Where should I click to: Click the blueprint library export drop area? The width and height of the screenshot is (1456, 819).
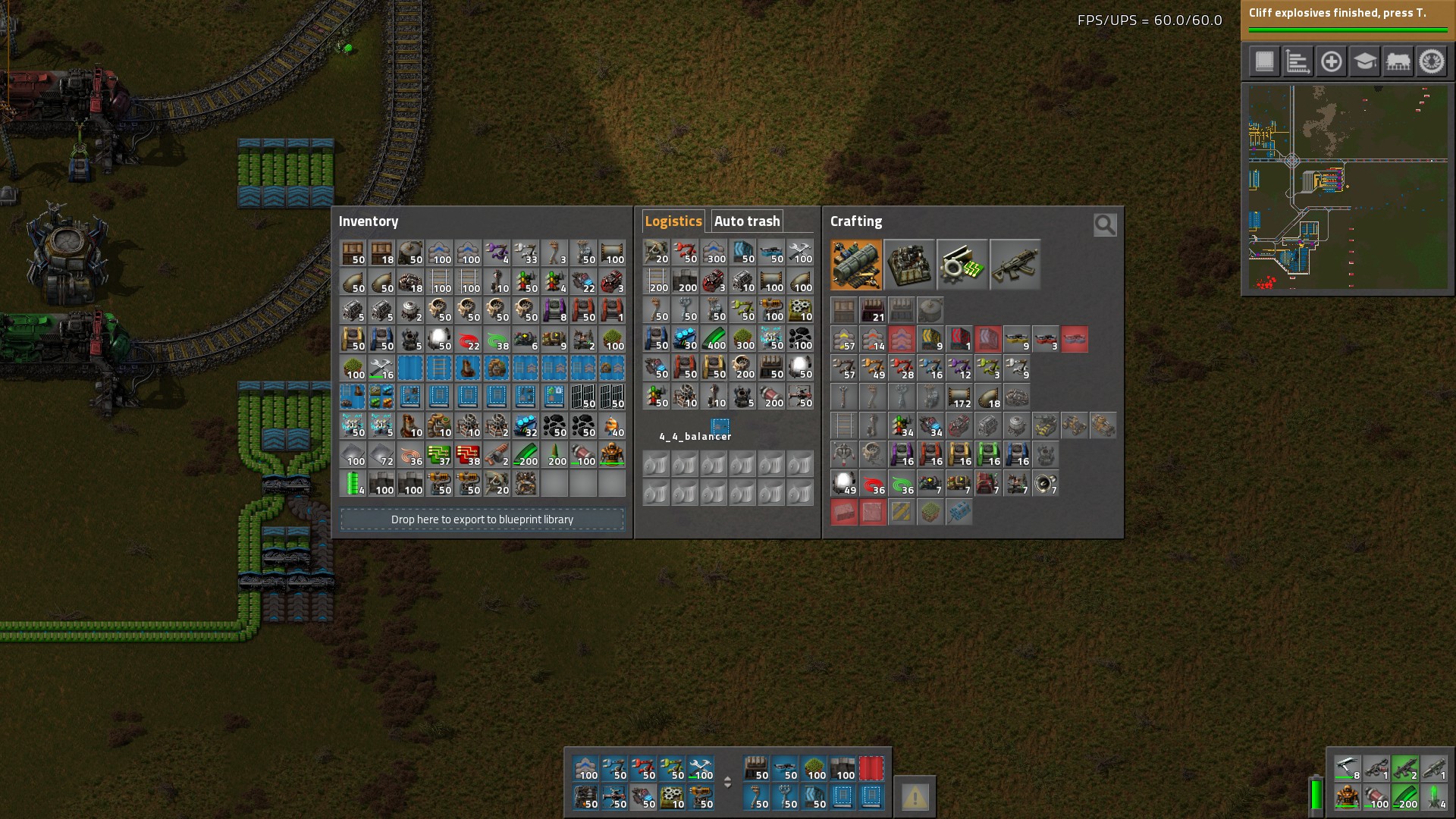[482, 519]
